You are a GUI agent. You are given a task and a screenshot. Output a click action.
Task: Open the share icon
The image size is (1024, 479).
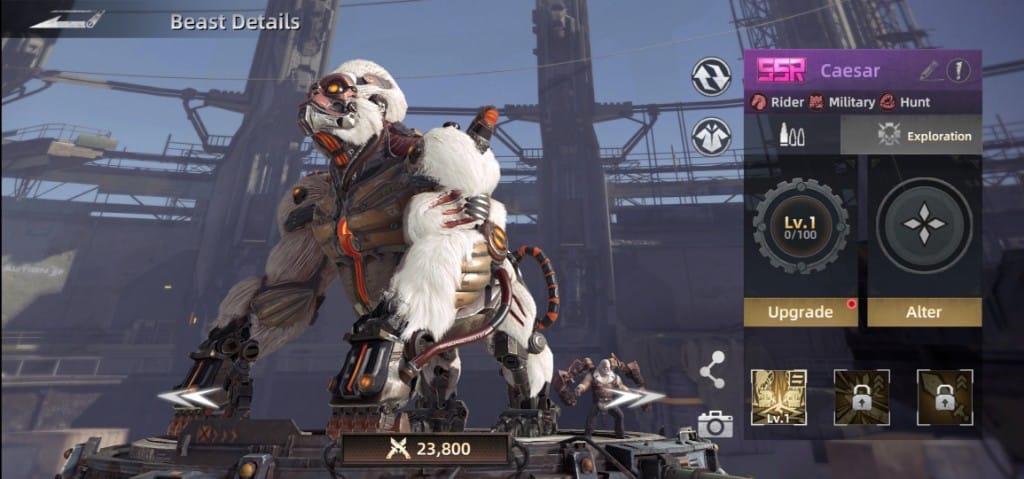coord(712,370)
